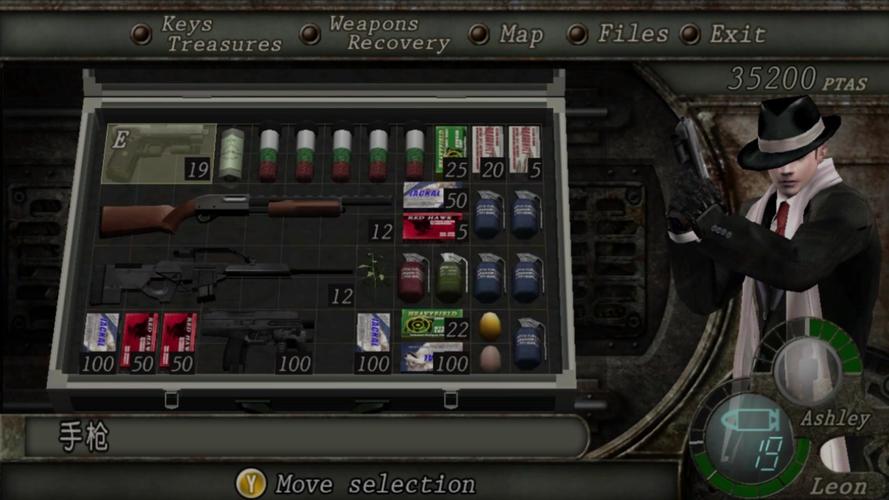Choose the green ammo box showing 22
The width and height of the screenshot is (889, 500).
pos(431,323)
